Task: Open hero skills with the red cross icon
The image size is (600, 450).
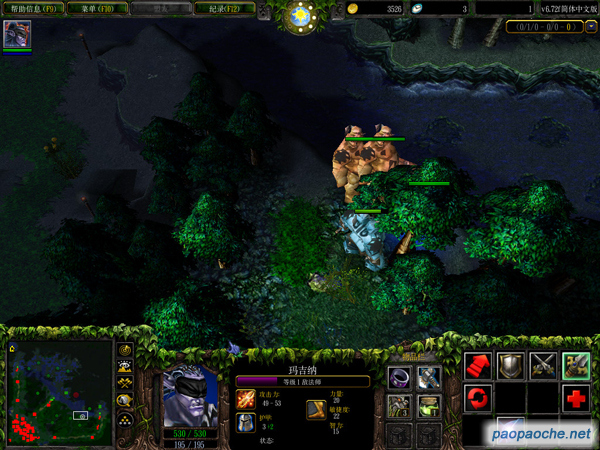Action: (x=575, y=398)
